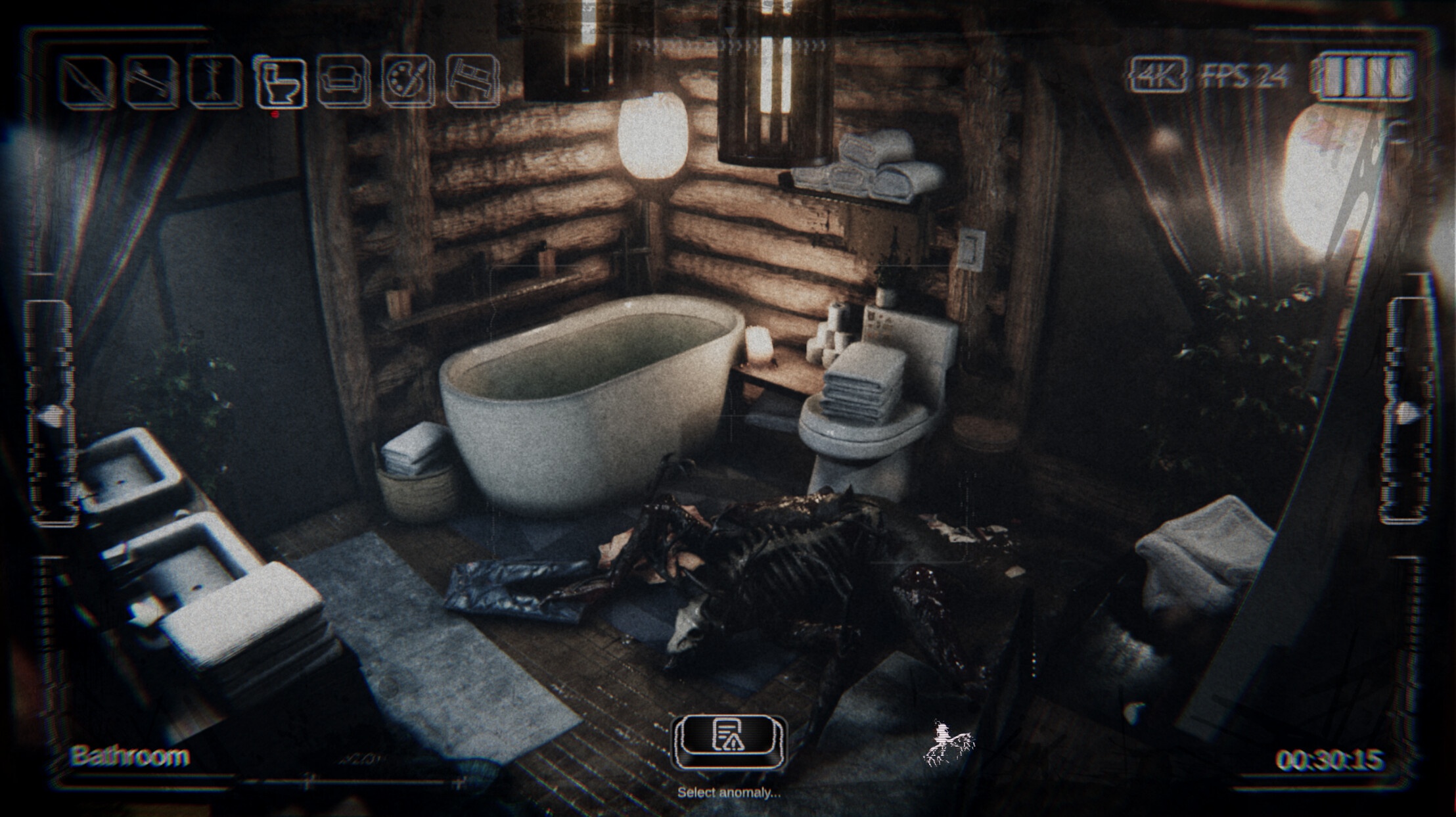Image resolution: width=1456 pixels, height=817 pixels.
Task: Switch to the knife room camera
Action: tap(87, 83)
